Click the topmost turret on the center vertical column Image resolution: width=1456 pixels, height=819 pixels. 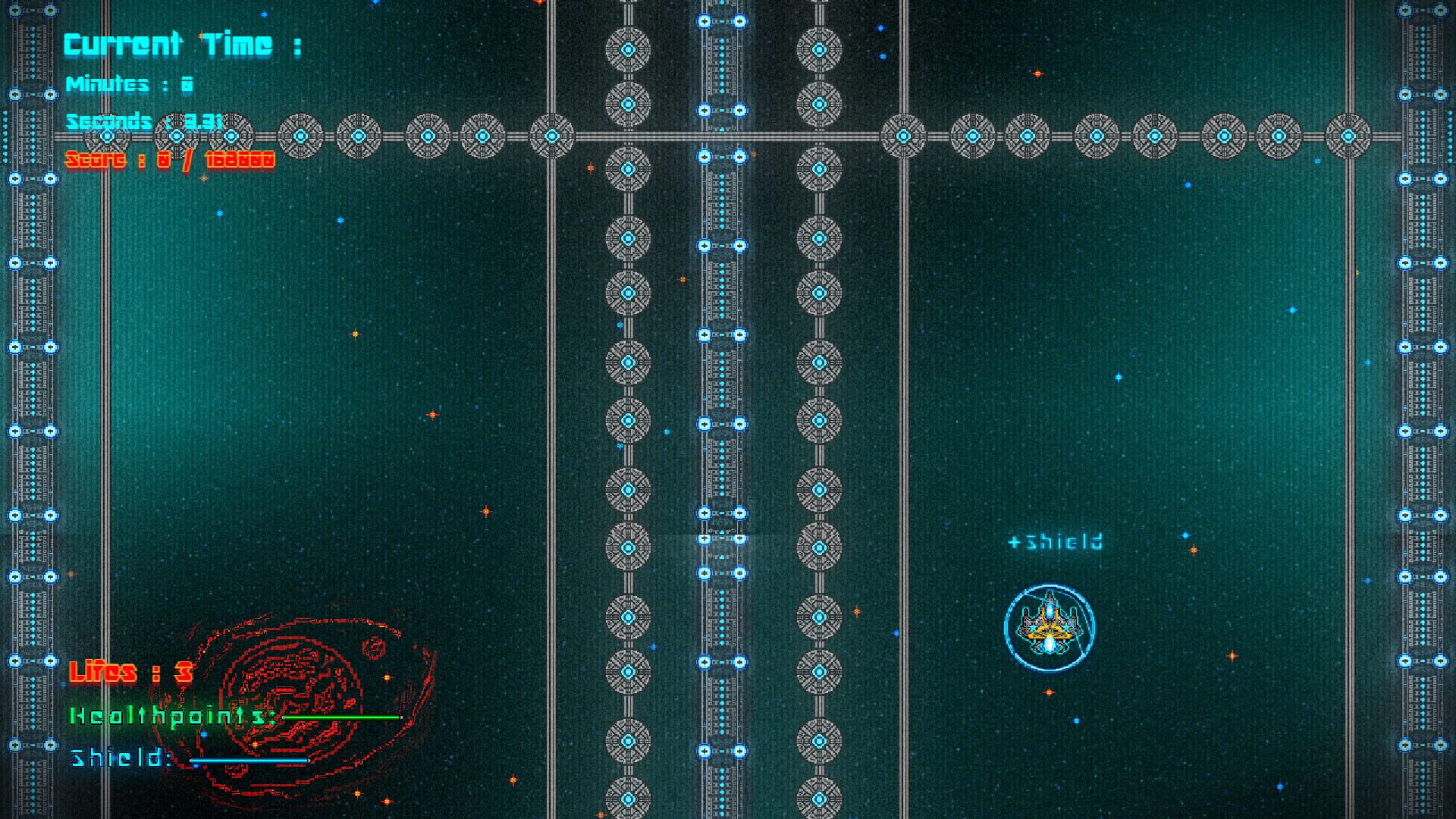coord(628,50)
